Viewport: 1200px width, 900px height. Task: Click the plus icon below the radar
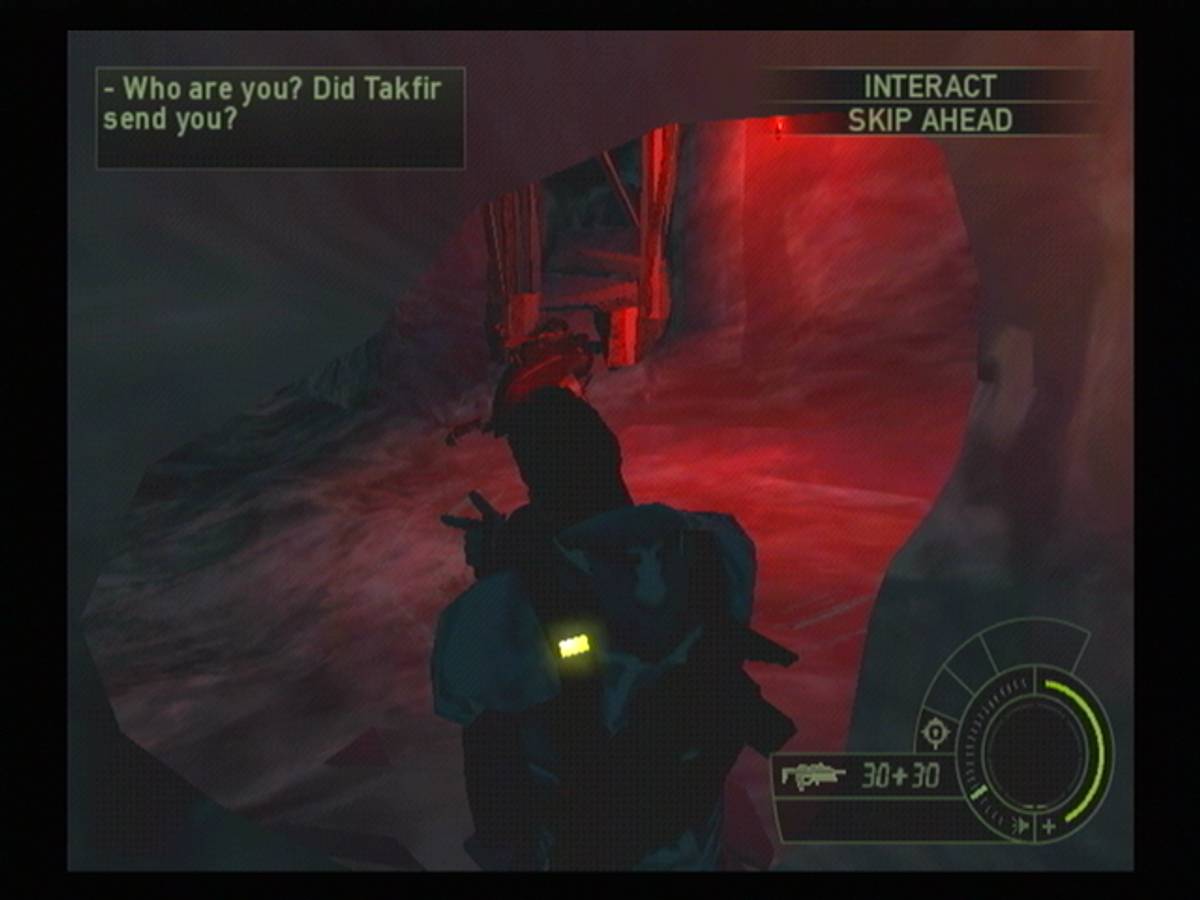[x=1048, y=826]
